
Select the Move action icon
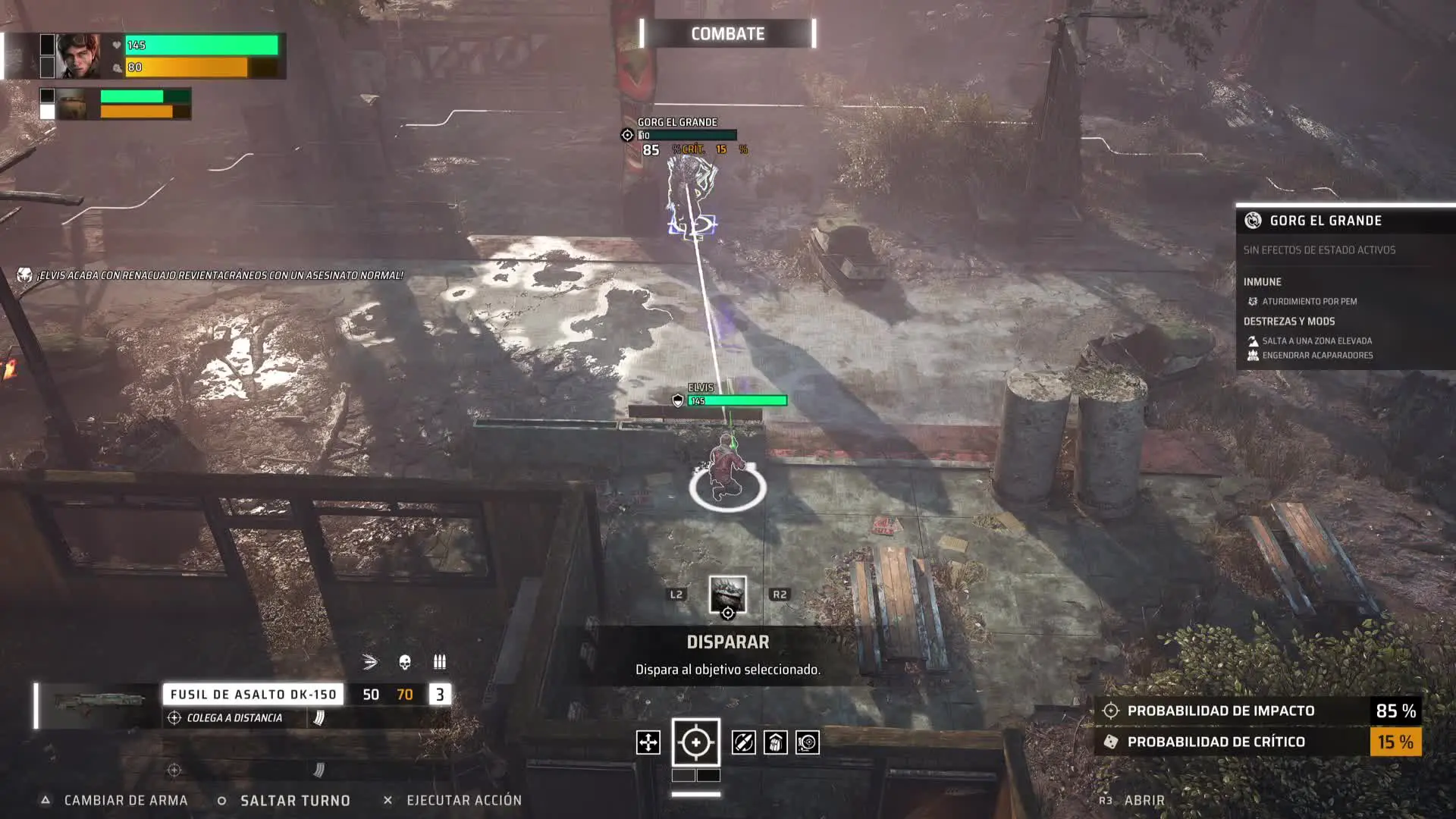(x=648, y=742)
